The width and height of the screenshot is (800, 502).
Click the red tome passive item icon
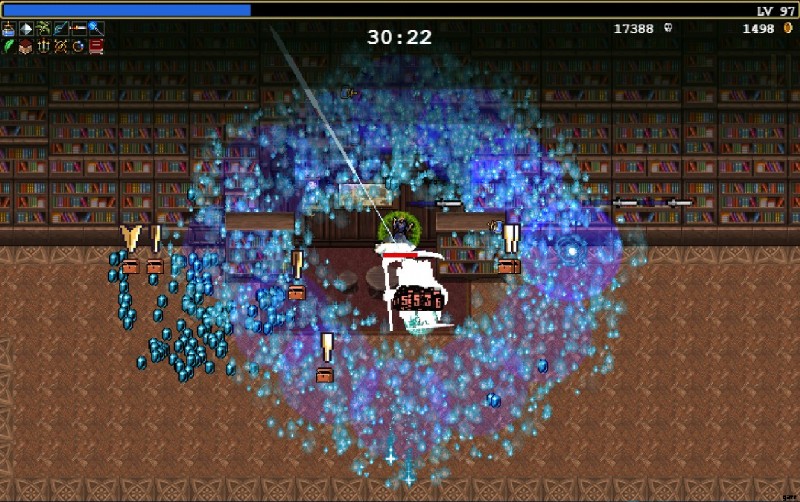pos(96,46)
